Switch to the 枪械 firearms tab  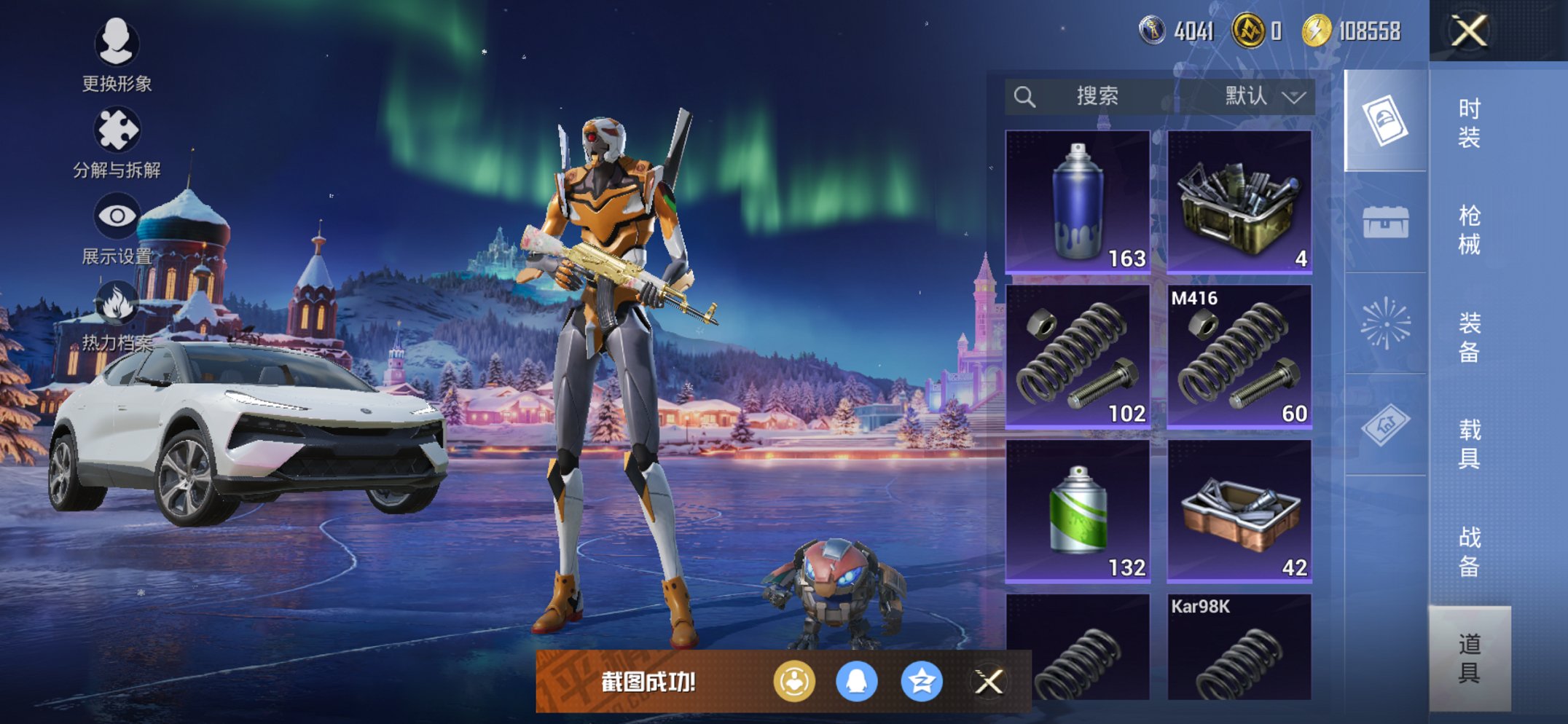coord(1469,229)
